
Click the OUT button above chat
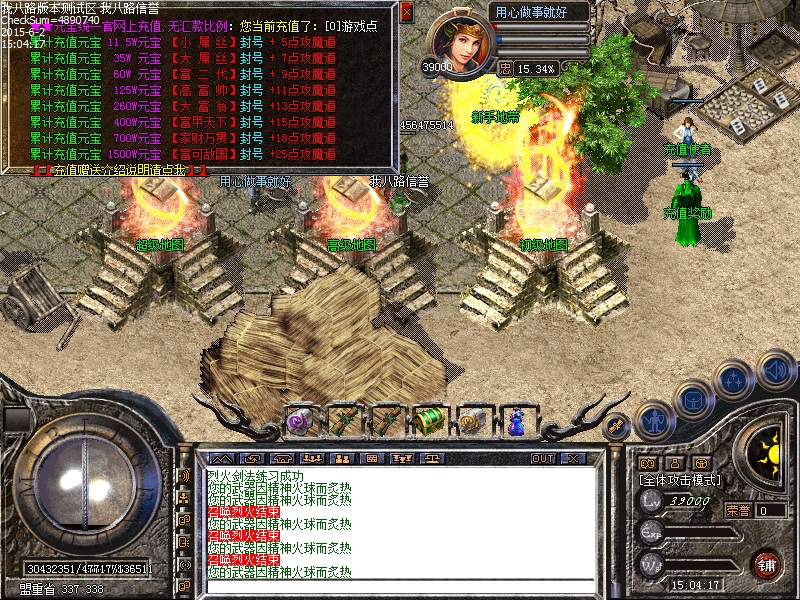[x=543, y=458]
